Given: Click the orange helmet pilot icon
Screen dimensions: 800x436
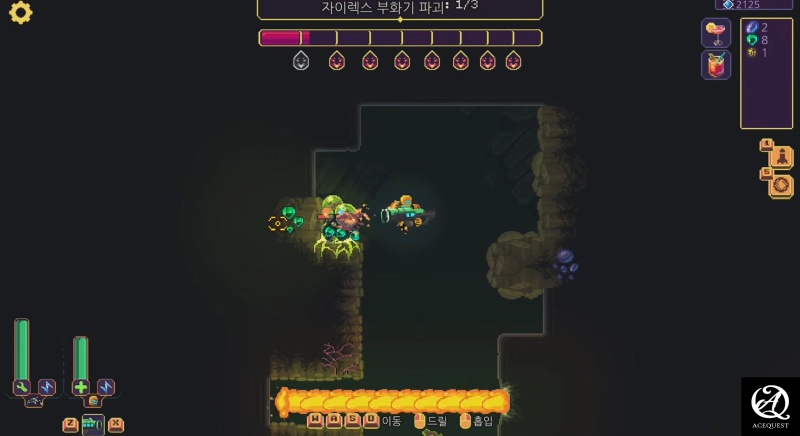Looking at the screenshot, I should (93, 401).
